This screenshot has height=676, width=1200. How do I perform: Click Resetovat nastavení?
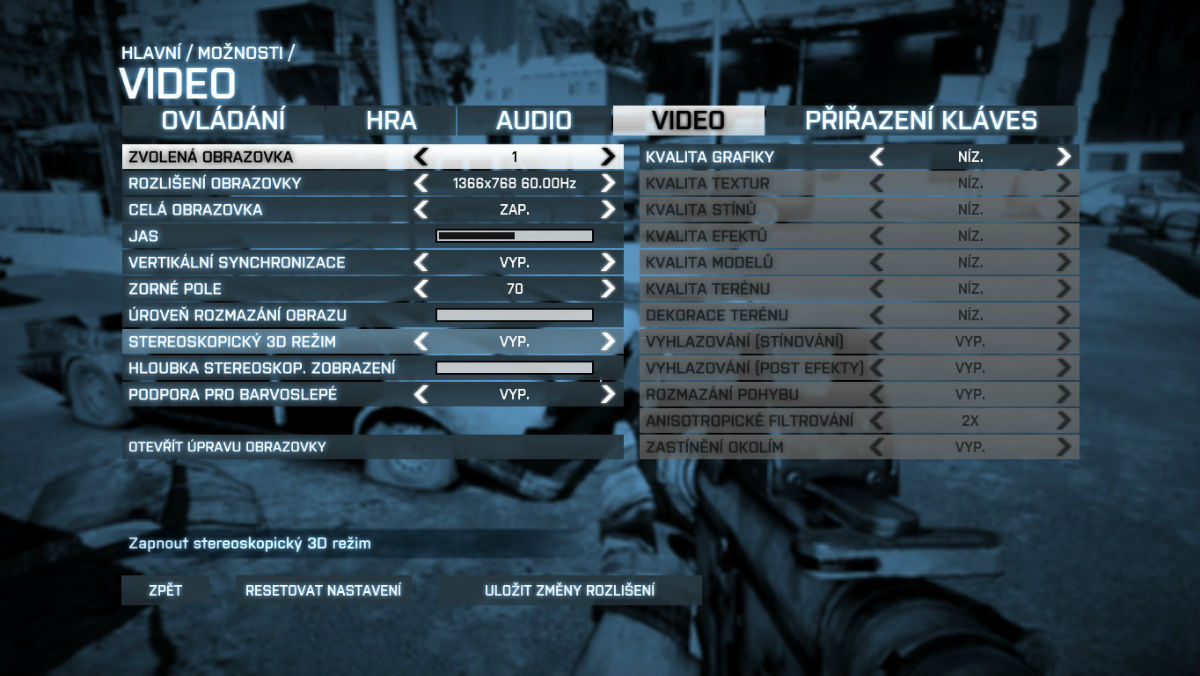pyautogui.click(x=324, y=590)
